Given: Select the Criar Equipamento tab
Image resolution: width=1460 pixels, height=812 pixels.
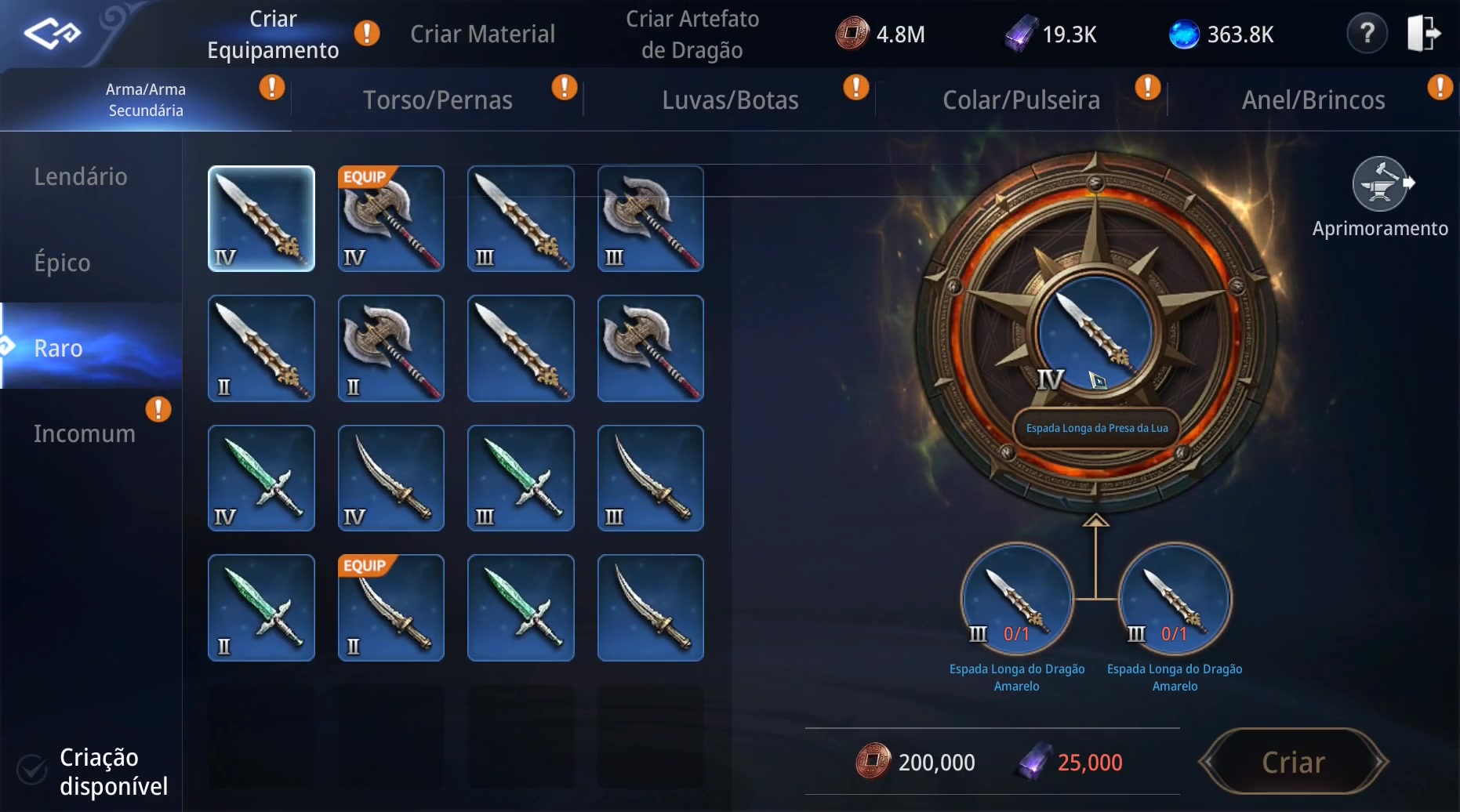Looking at the screenshot, I should [273, 34].
